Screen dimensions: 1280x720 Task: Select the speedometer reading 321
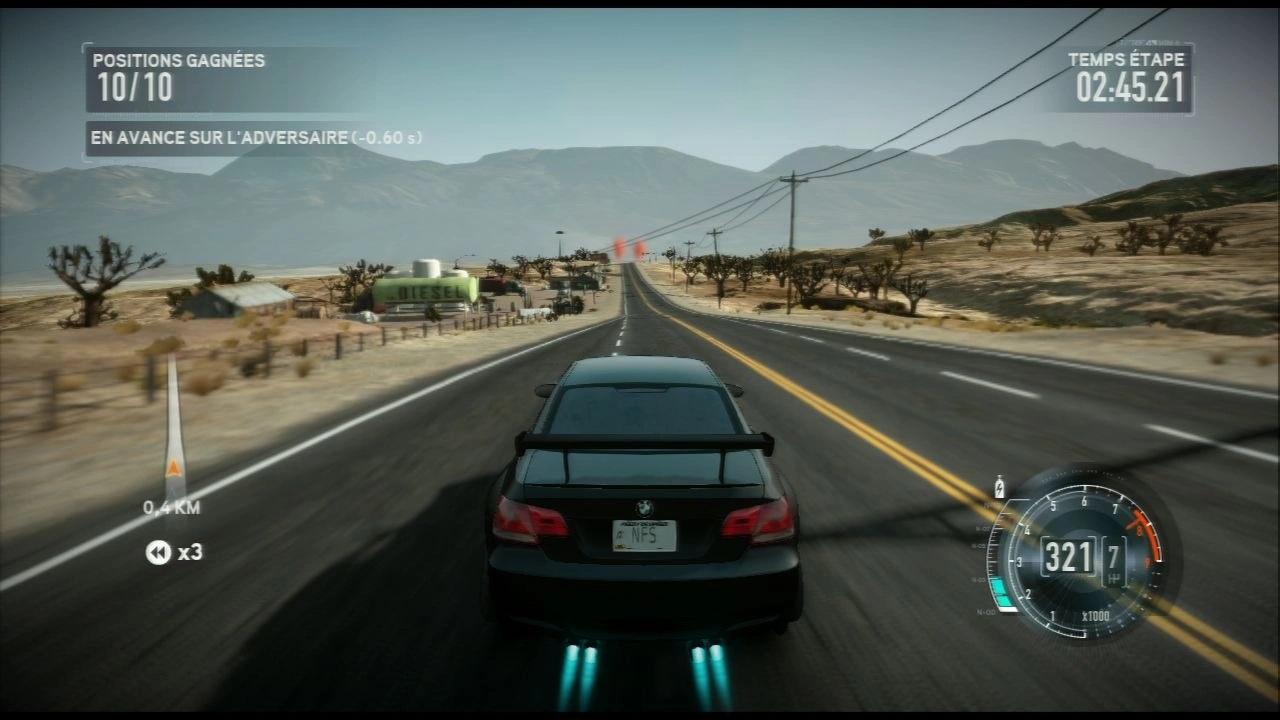tap(1068, 556)
